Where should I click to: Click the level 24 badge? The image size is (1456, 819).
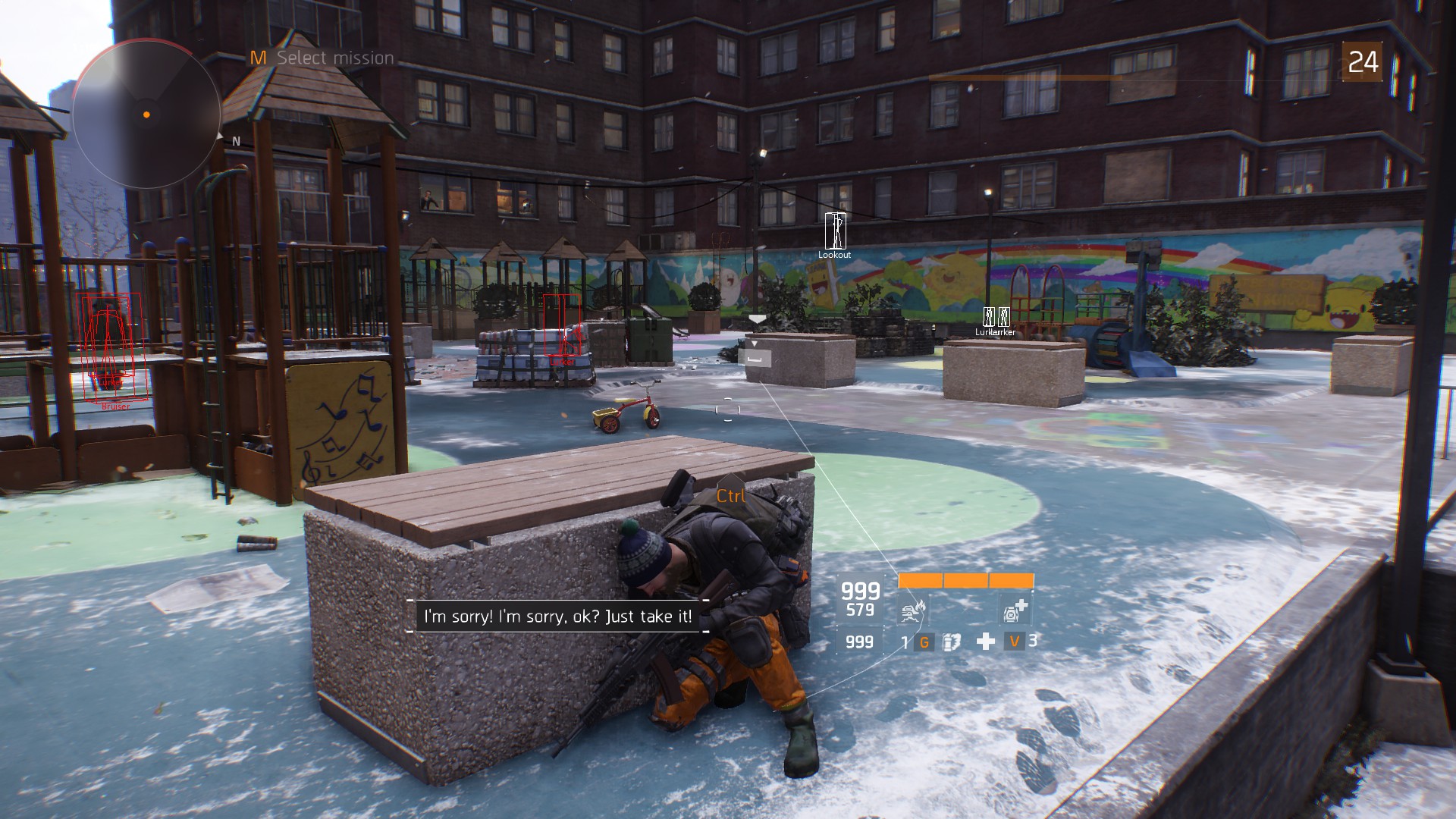point(1362,62)
